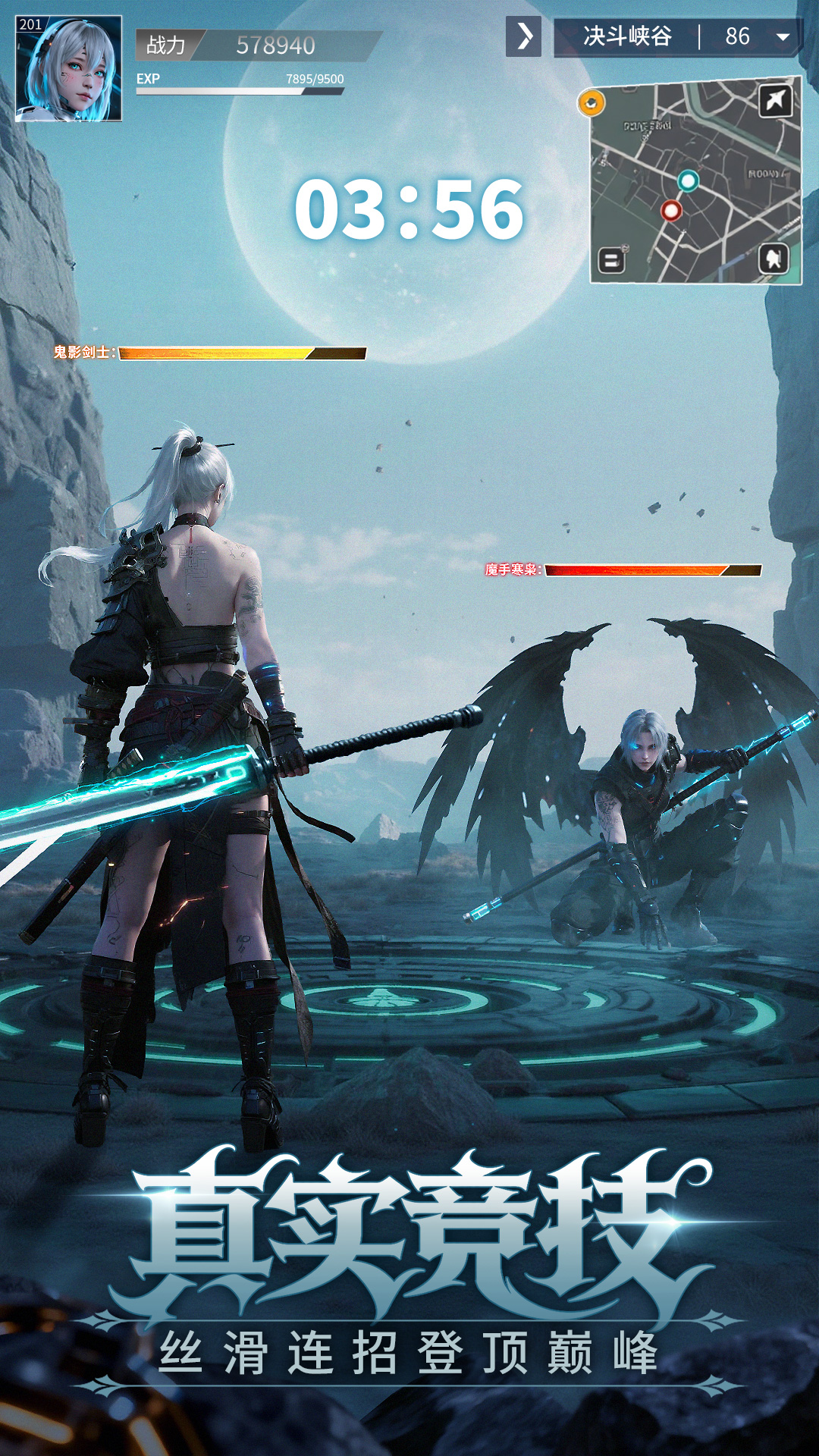Open the 决斗峡谷 channel dropdown
The image size is (819, 1456).
coord(783,36)
